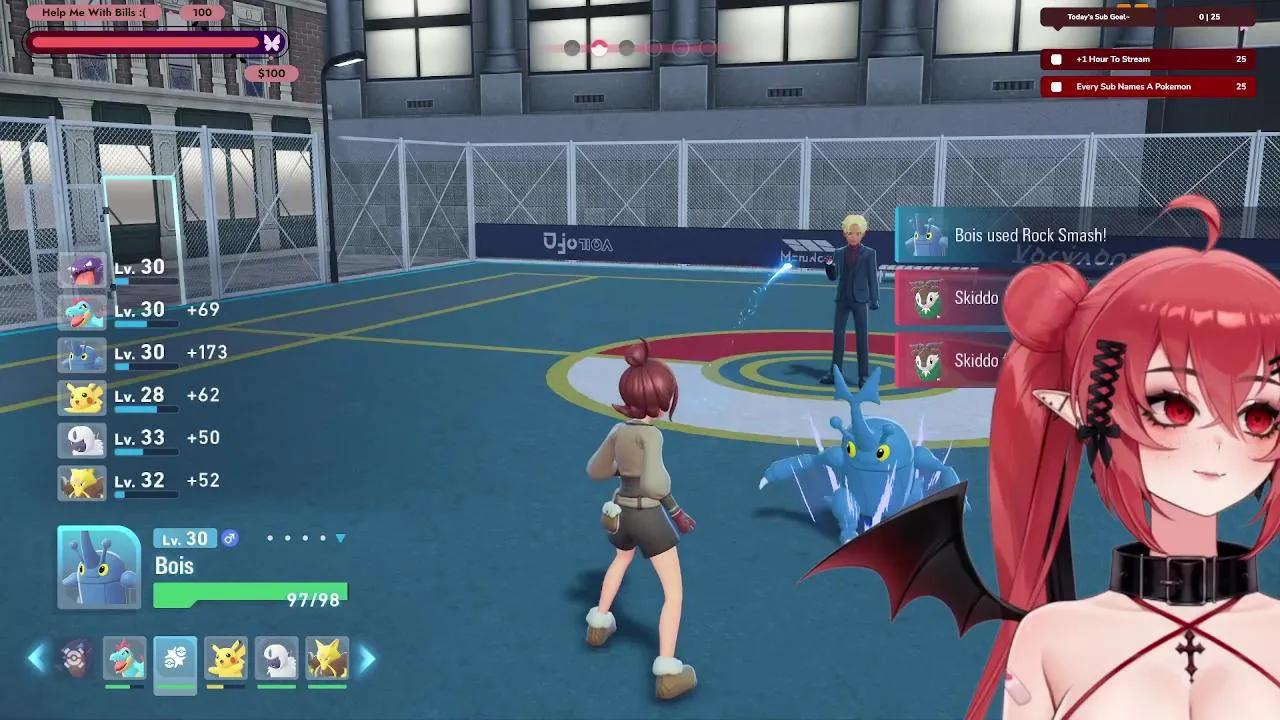1280x720 pixels.
Task: Cycle party left with the left arrow
Action: pyautogui.click(x=36, y=658)
